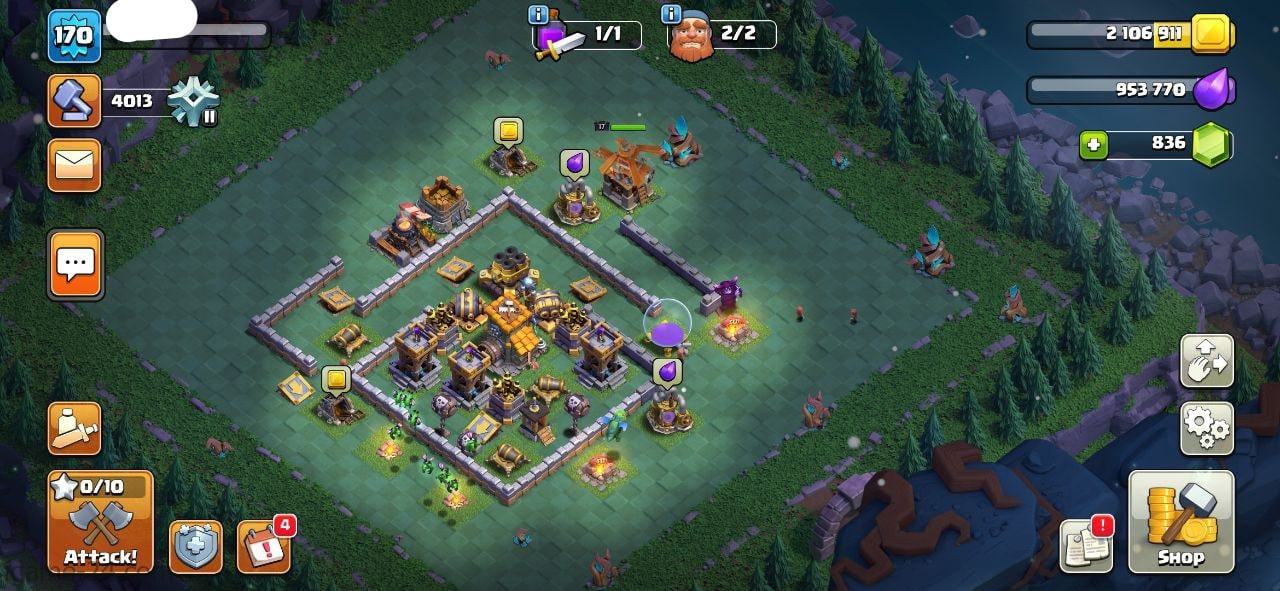
Task: Show builder info for 2/2 builders
Action: [x=671, y=15]
